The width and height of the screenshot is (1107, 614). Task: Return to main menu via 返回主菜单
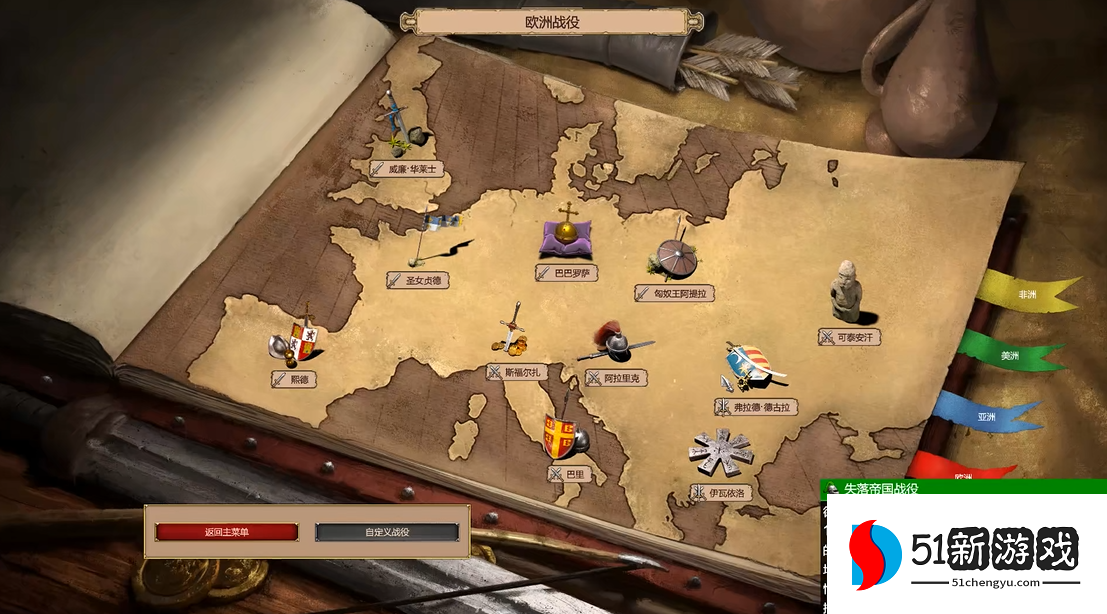[x=226, y=532]
